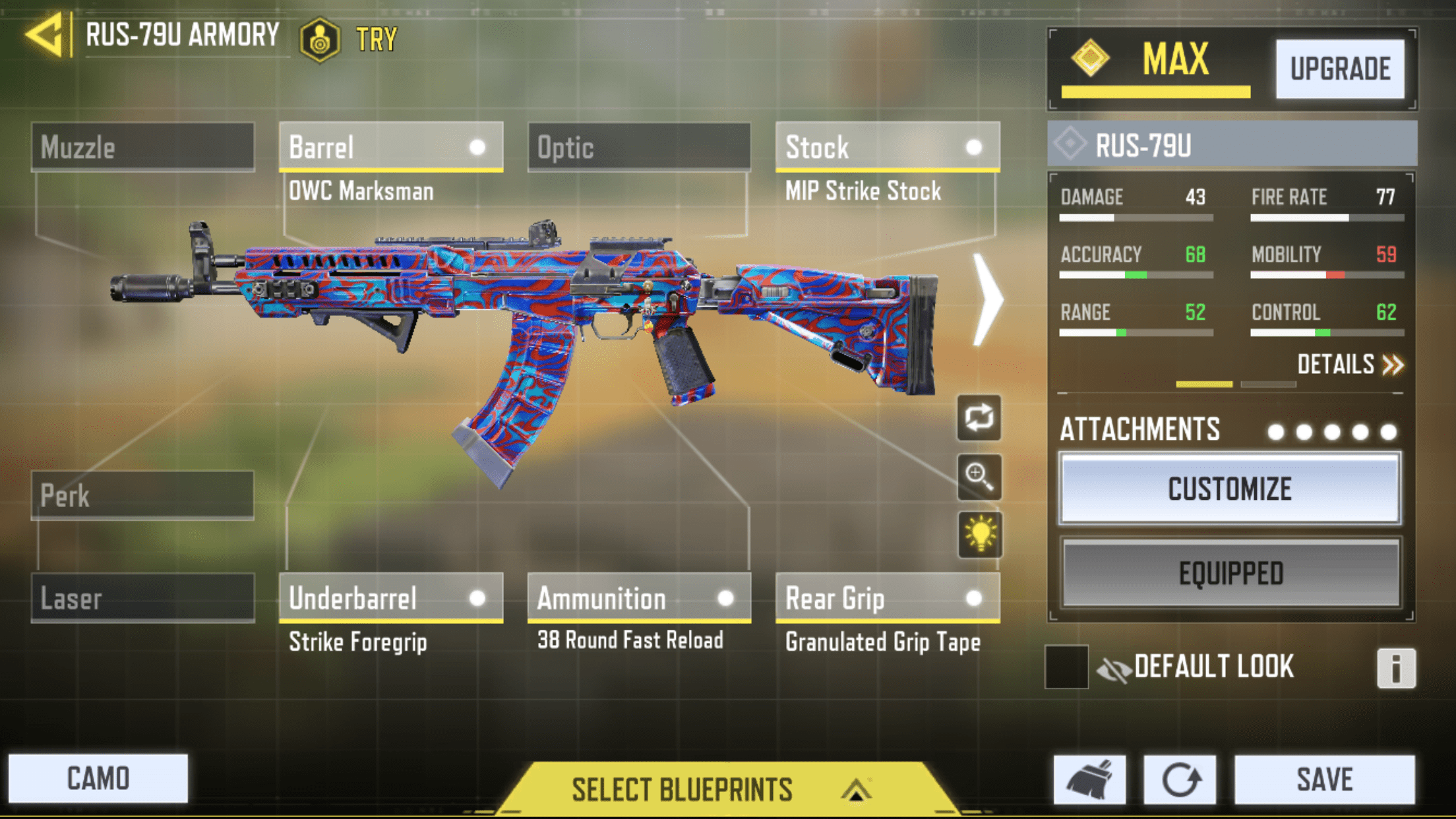Open the Muzzle attachment slot
The width and height of the screenshot is (1456, 819).
[142, 147]
